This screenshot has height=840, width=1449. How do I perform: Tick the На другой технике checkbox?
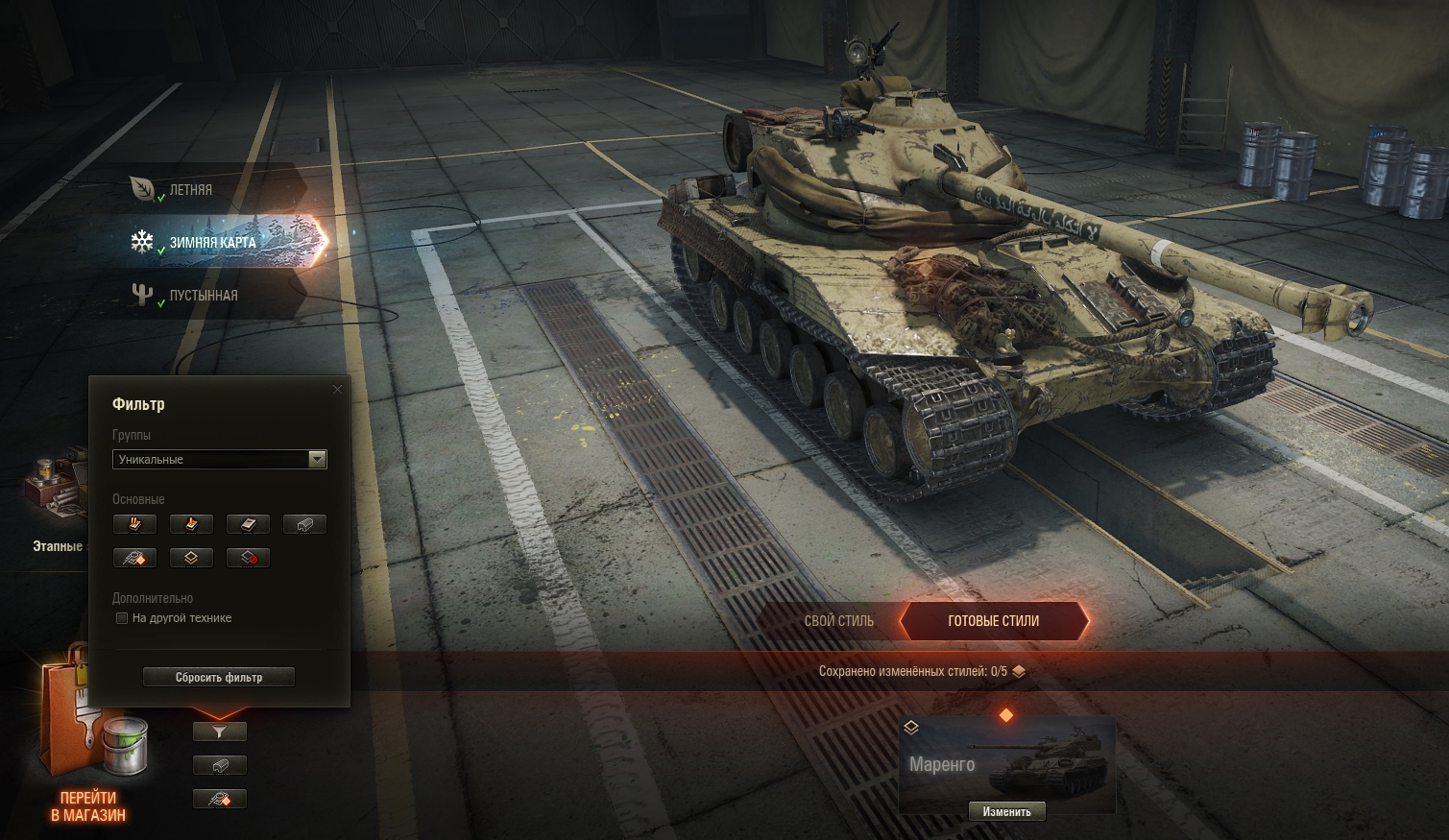click(122, 618)
